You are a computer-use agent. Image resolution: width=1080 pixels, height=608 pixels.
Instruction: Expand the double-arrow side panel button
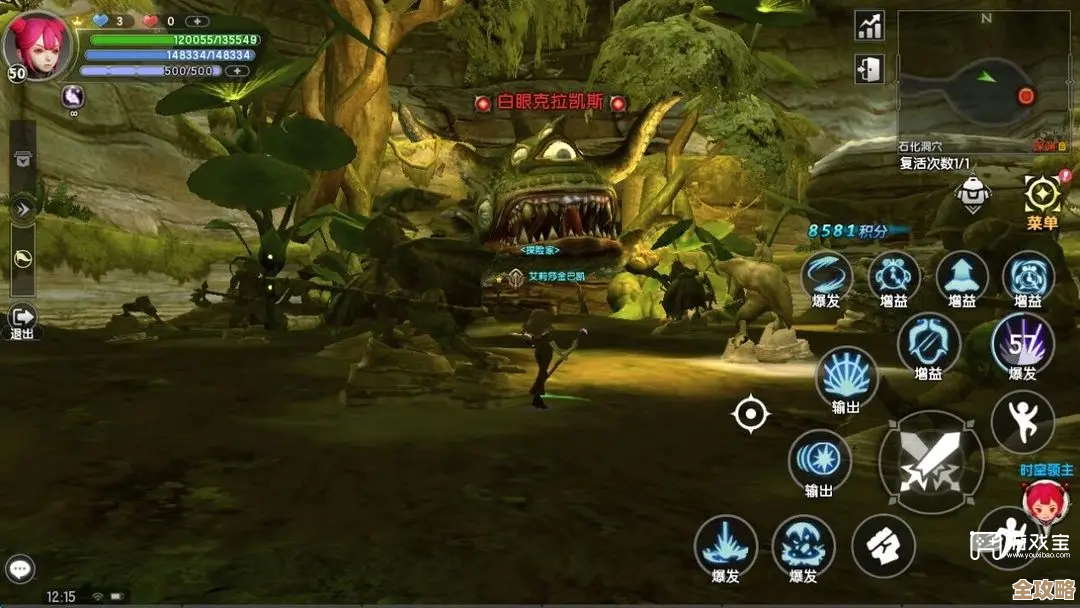[x=22, y=208]
